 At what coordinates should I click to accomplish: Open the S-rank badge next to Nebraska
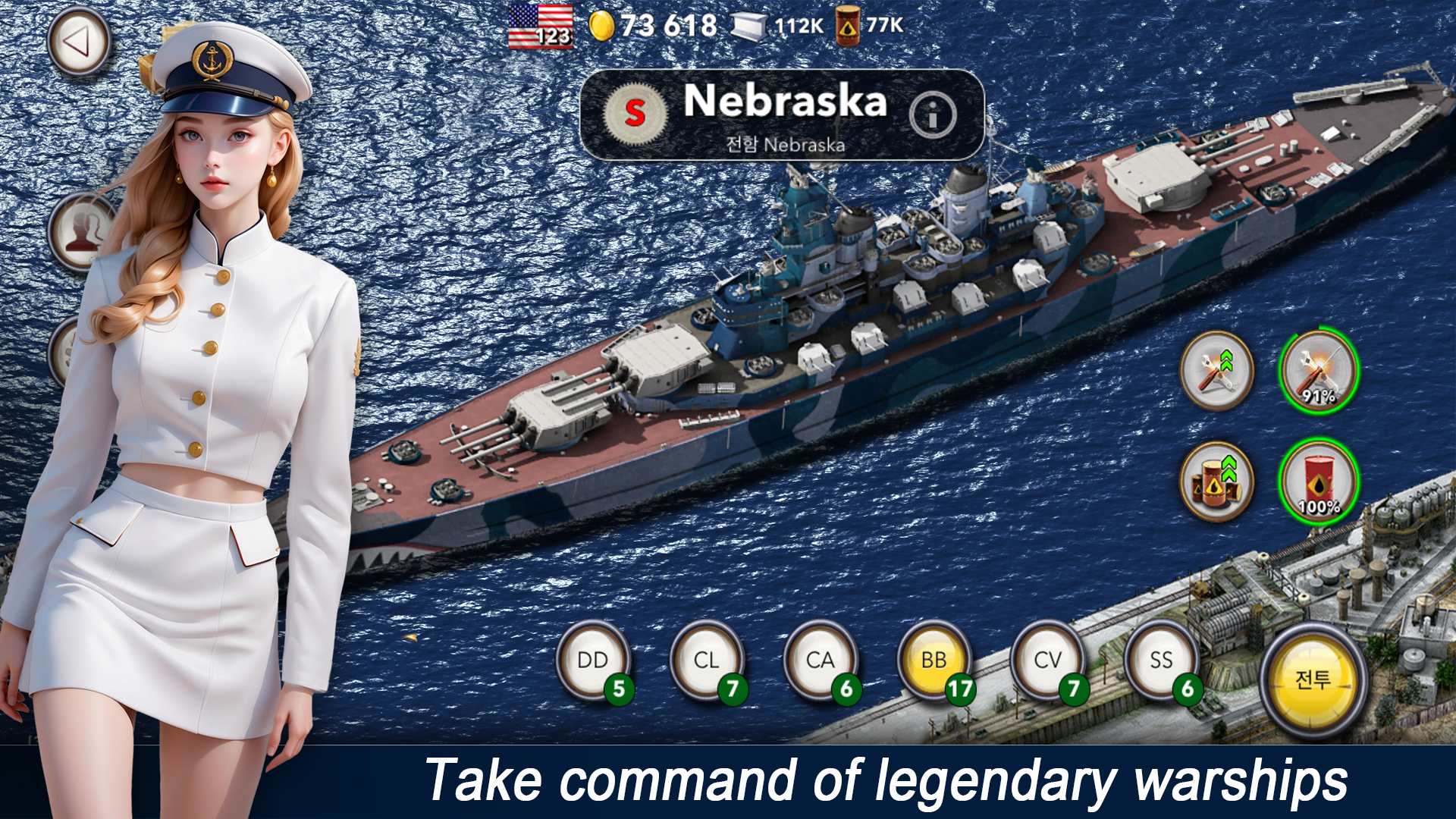click(x=637, y=112)
